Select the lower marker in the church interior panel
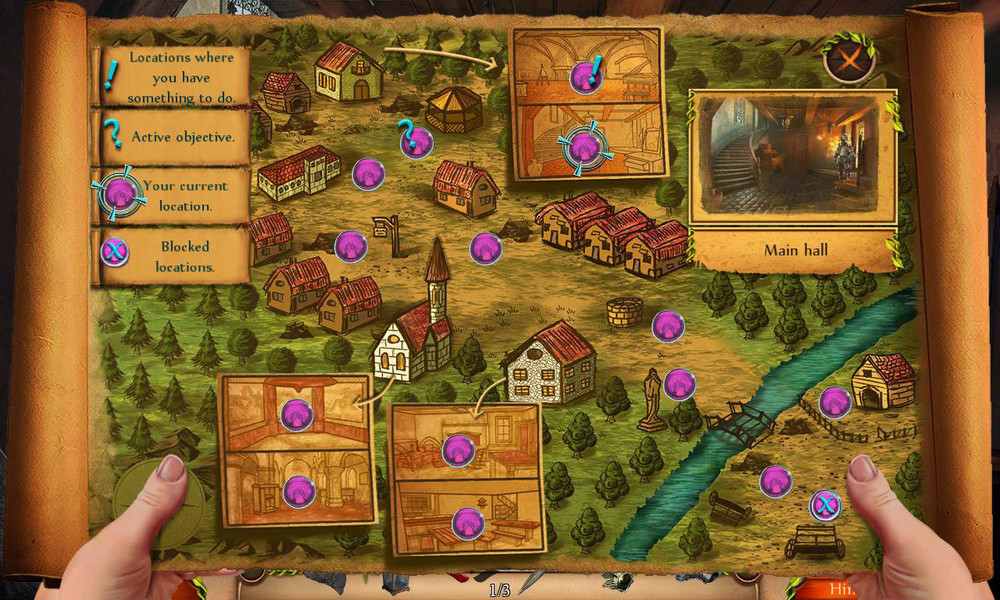1000x600 pixels. 299,491
